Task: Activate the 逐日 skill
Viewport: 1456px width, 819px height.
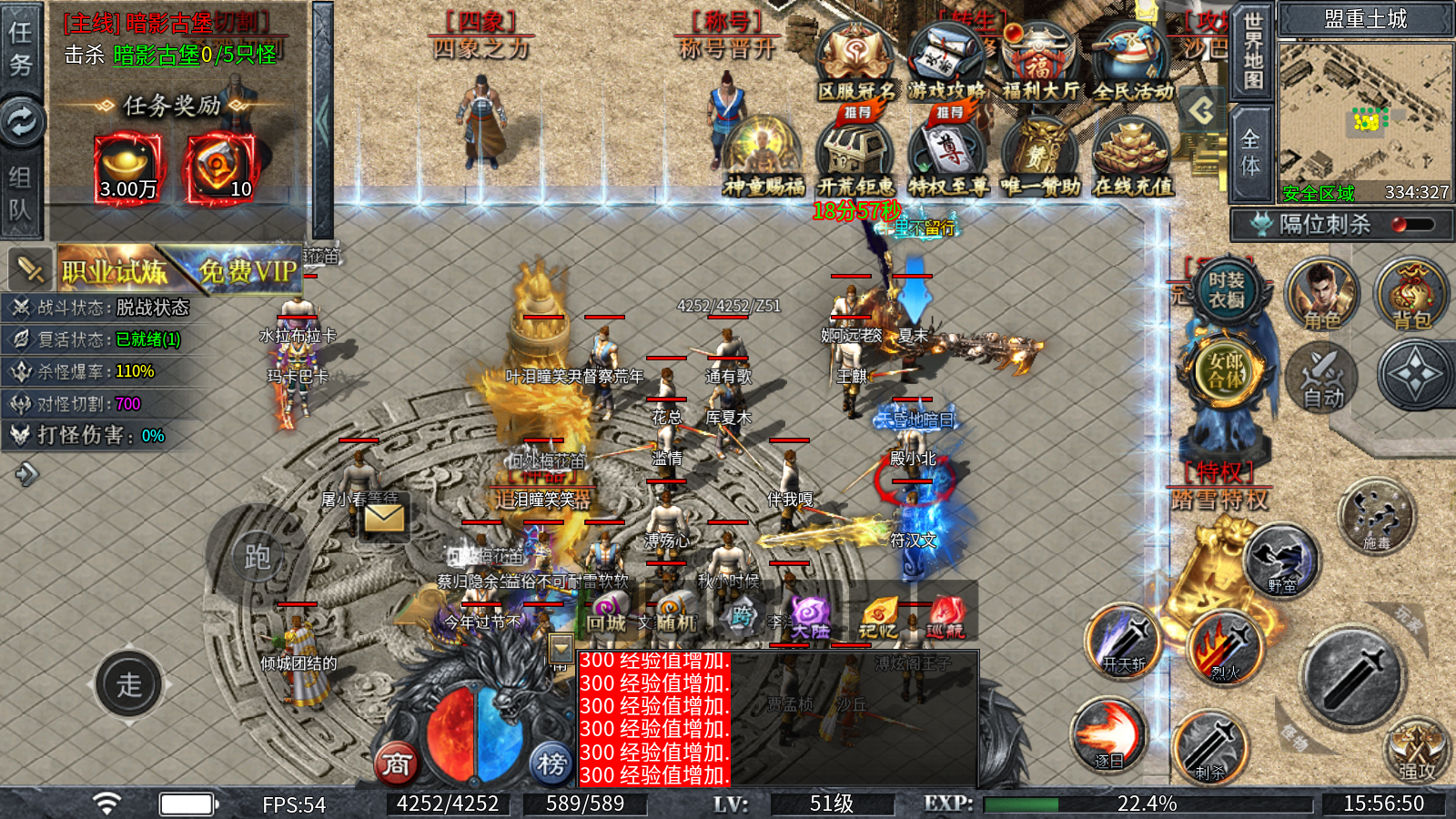Action: click(1108, 733)
